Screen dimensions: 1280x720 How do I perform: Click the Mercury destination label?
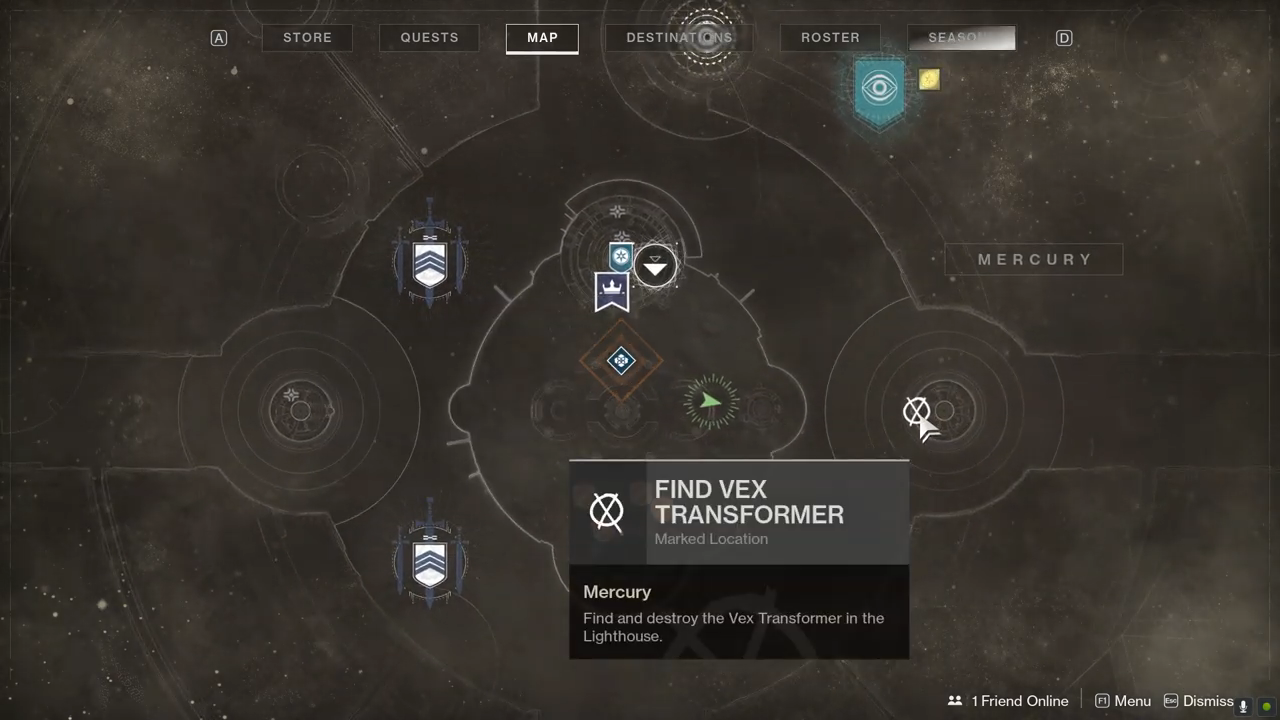coord(1034,259)
